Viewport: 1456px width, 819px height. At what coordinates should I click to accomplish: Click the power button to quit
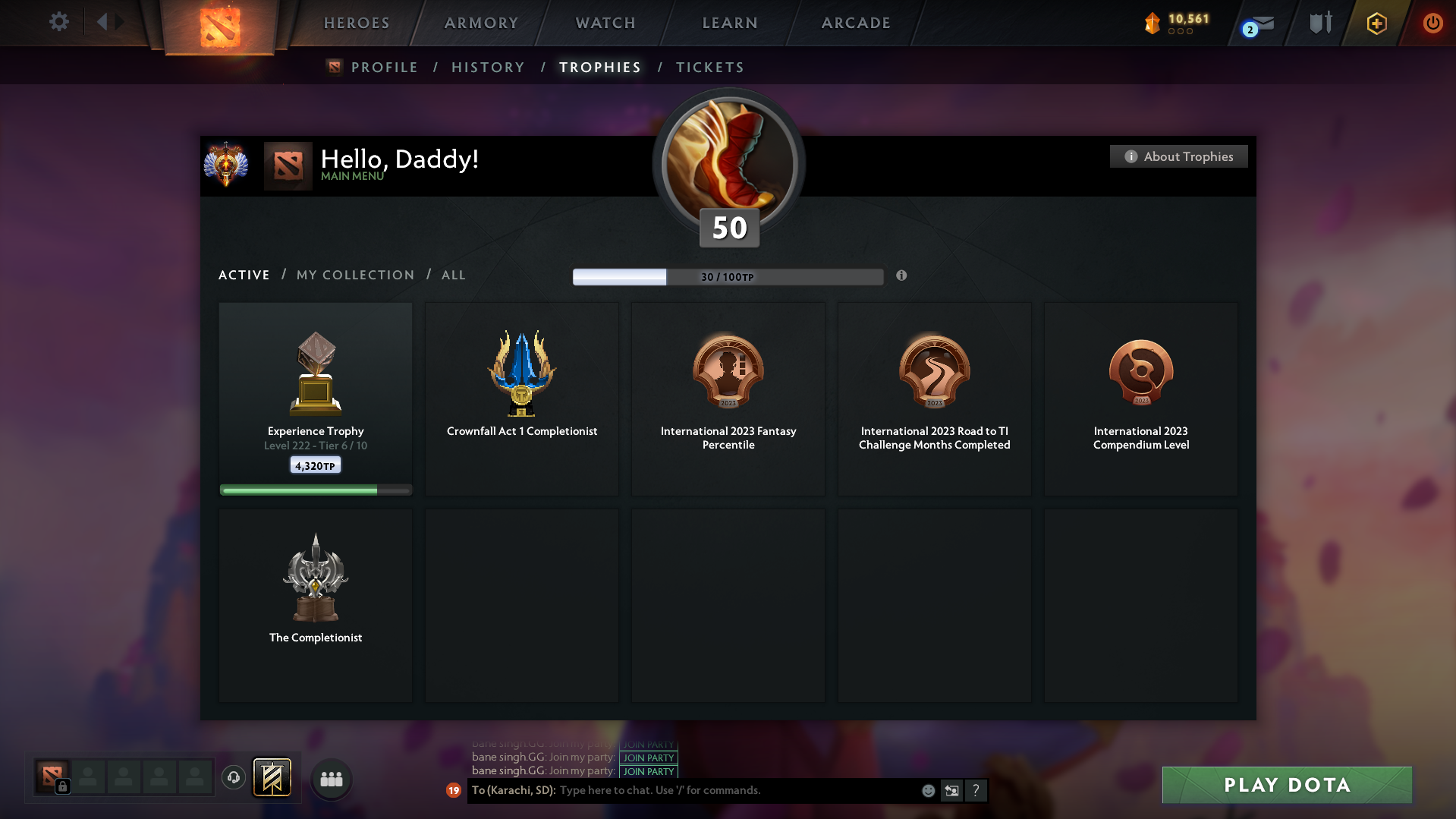pos(1432,23)
